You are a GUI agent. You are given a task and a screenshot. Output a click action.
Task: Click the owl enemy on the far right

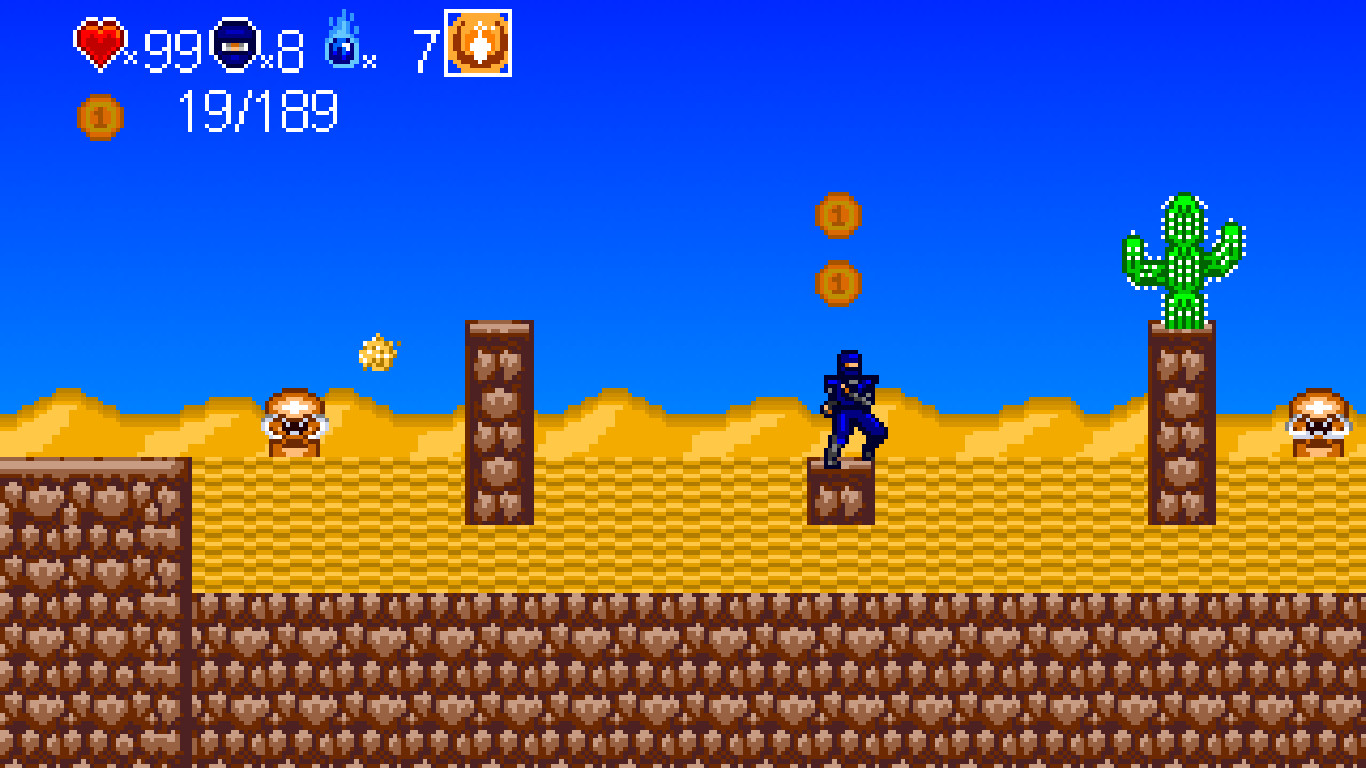coord(1320,420)
